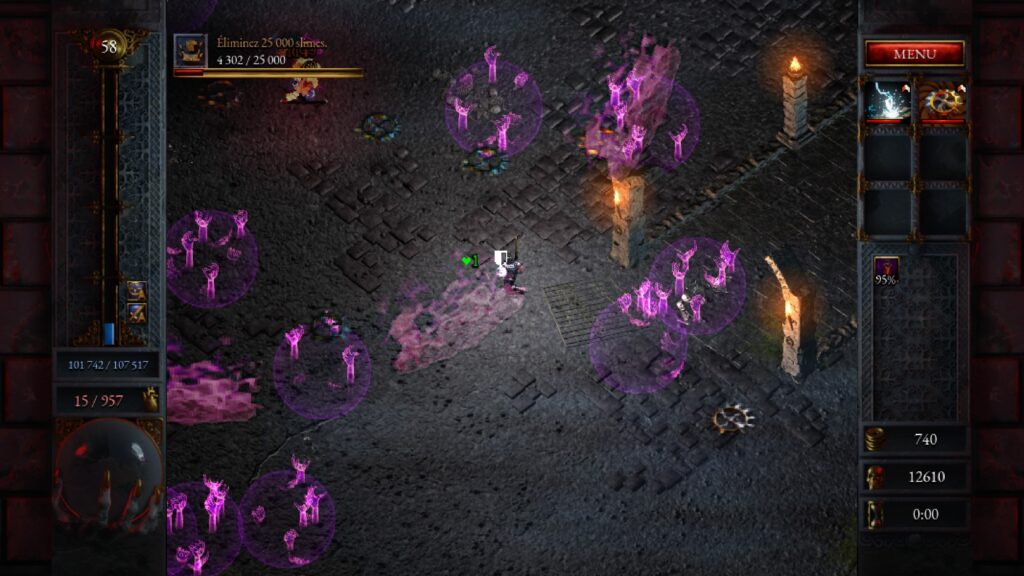This screenshot has width=1024, height=576.
Task: Open the slime elimination quest tracker icon
Action: (190, 50)
